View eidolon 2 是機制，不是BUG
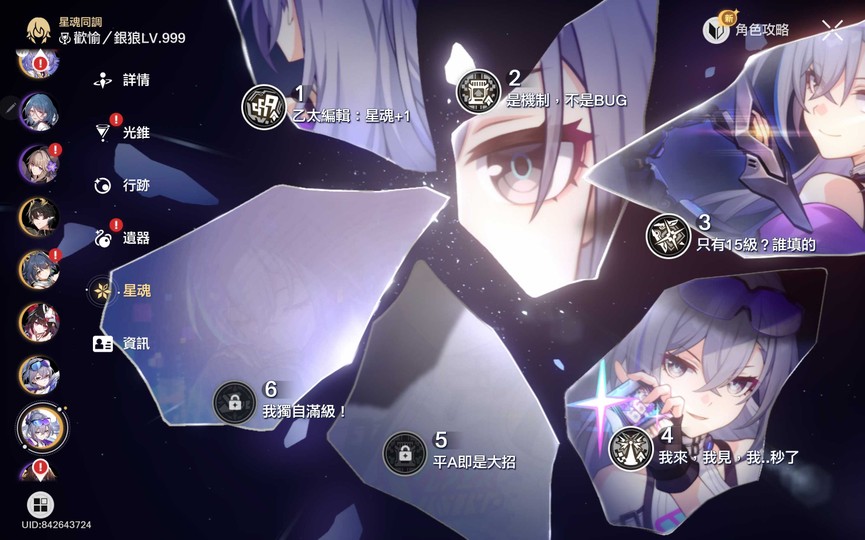Screen dimensions: 865x540 pyautogui.click(x=478, y=91)
